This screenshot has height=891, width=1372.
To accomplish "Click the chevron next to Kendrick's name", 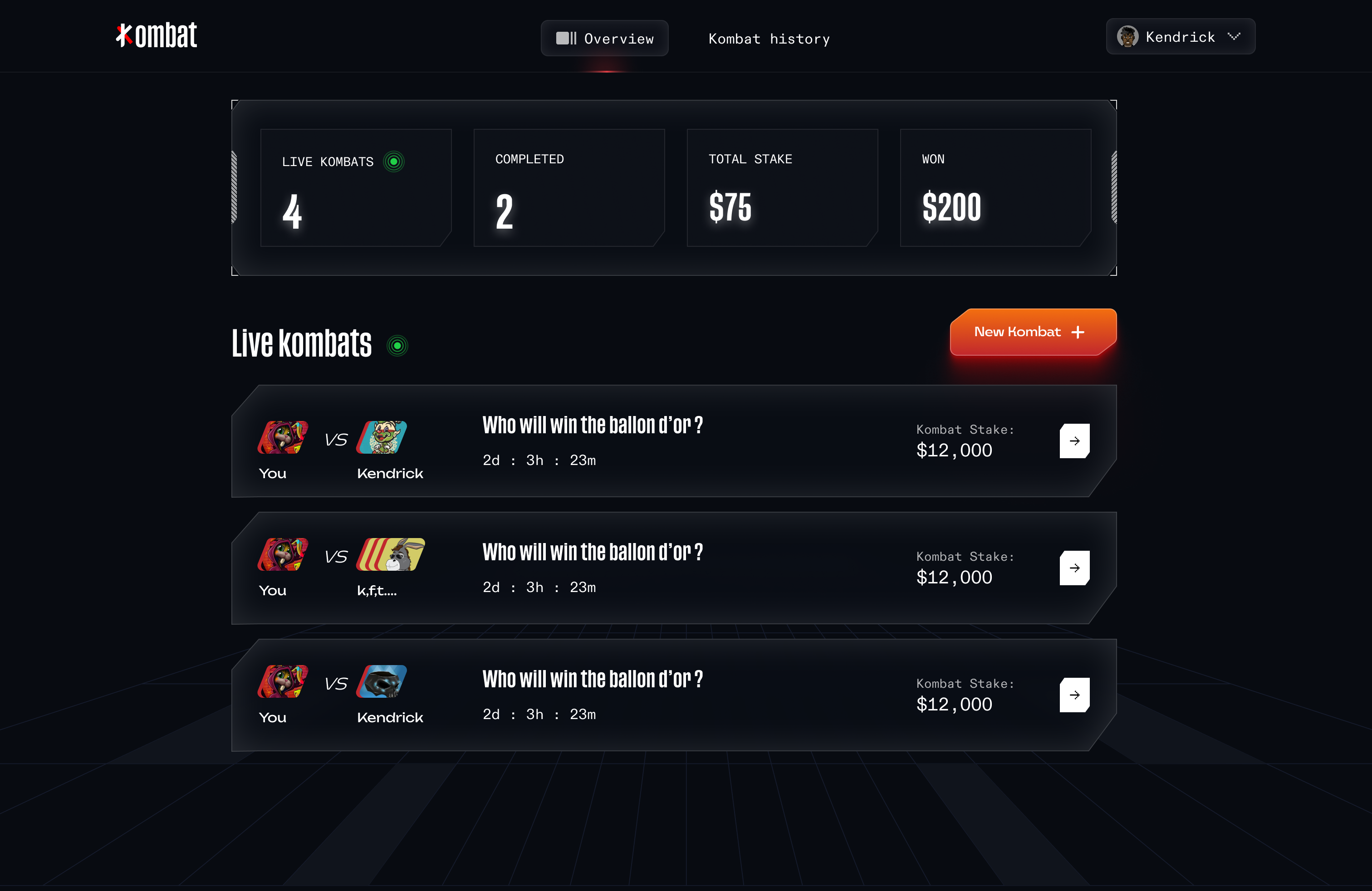I will 1234,36.
